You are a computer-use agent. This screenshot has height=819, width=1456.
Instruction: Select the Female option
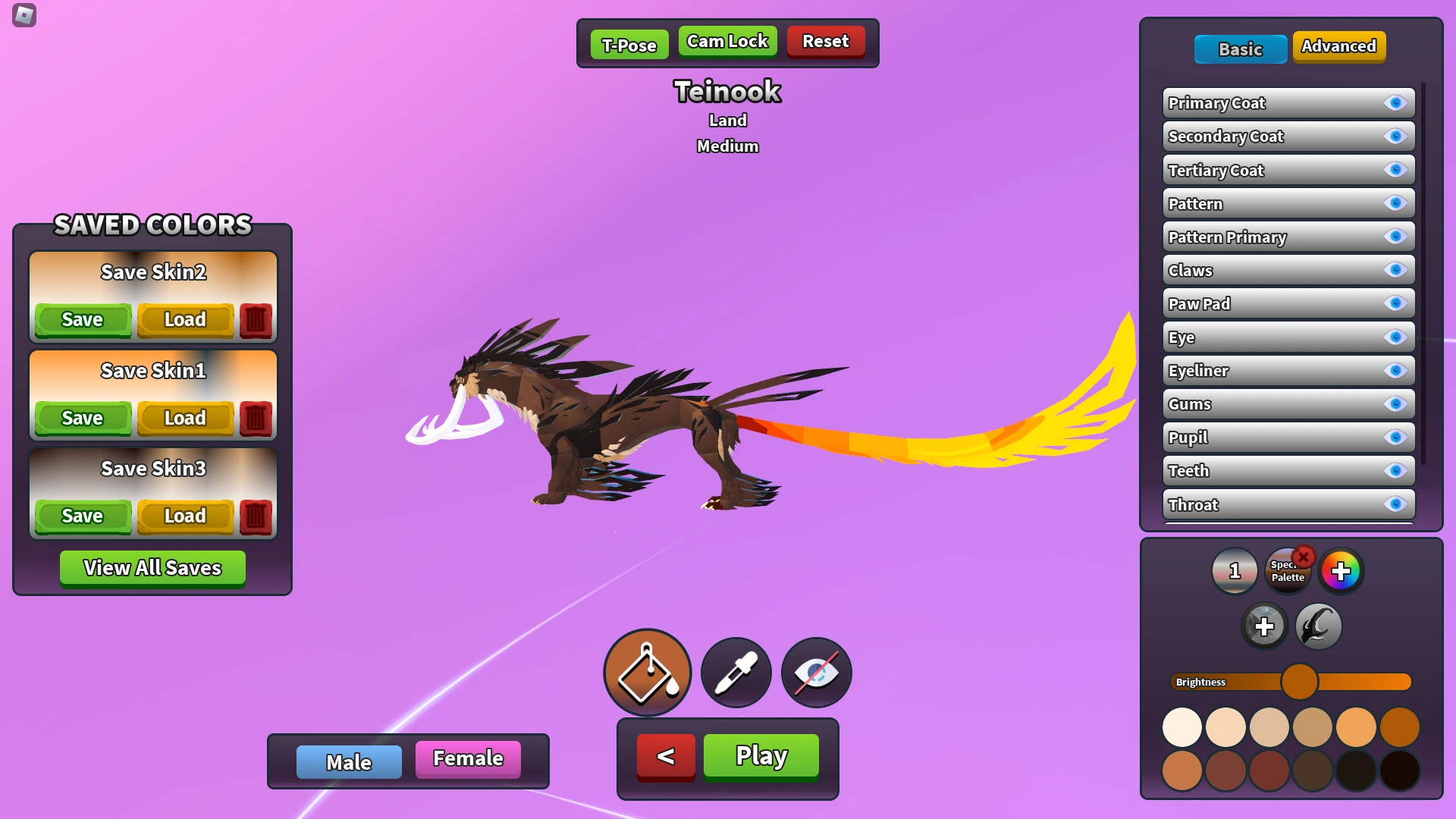coord(467,758)
